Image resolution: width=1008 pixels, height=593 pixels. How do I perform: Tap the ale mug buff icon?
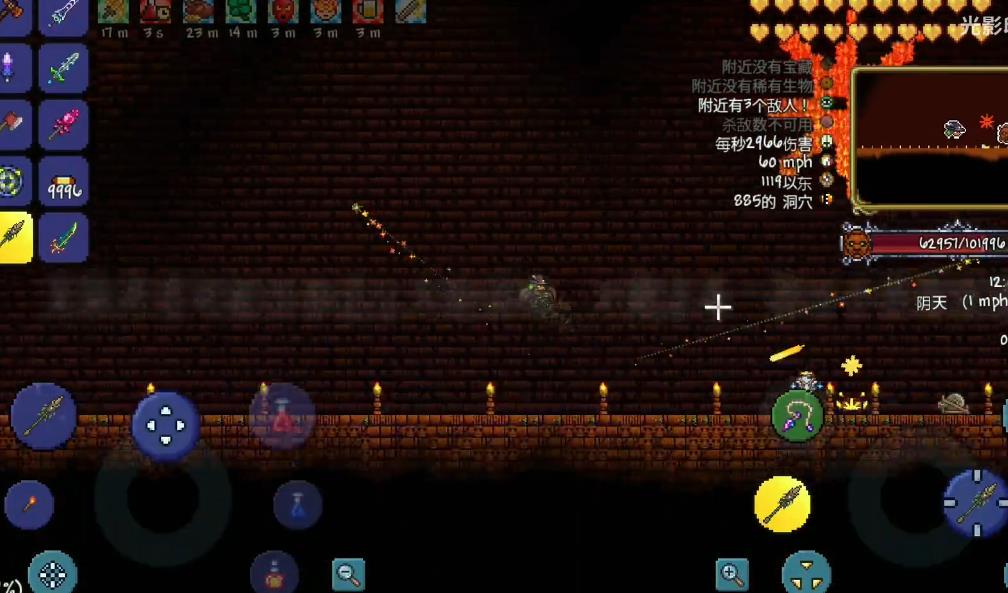(368, 11)
